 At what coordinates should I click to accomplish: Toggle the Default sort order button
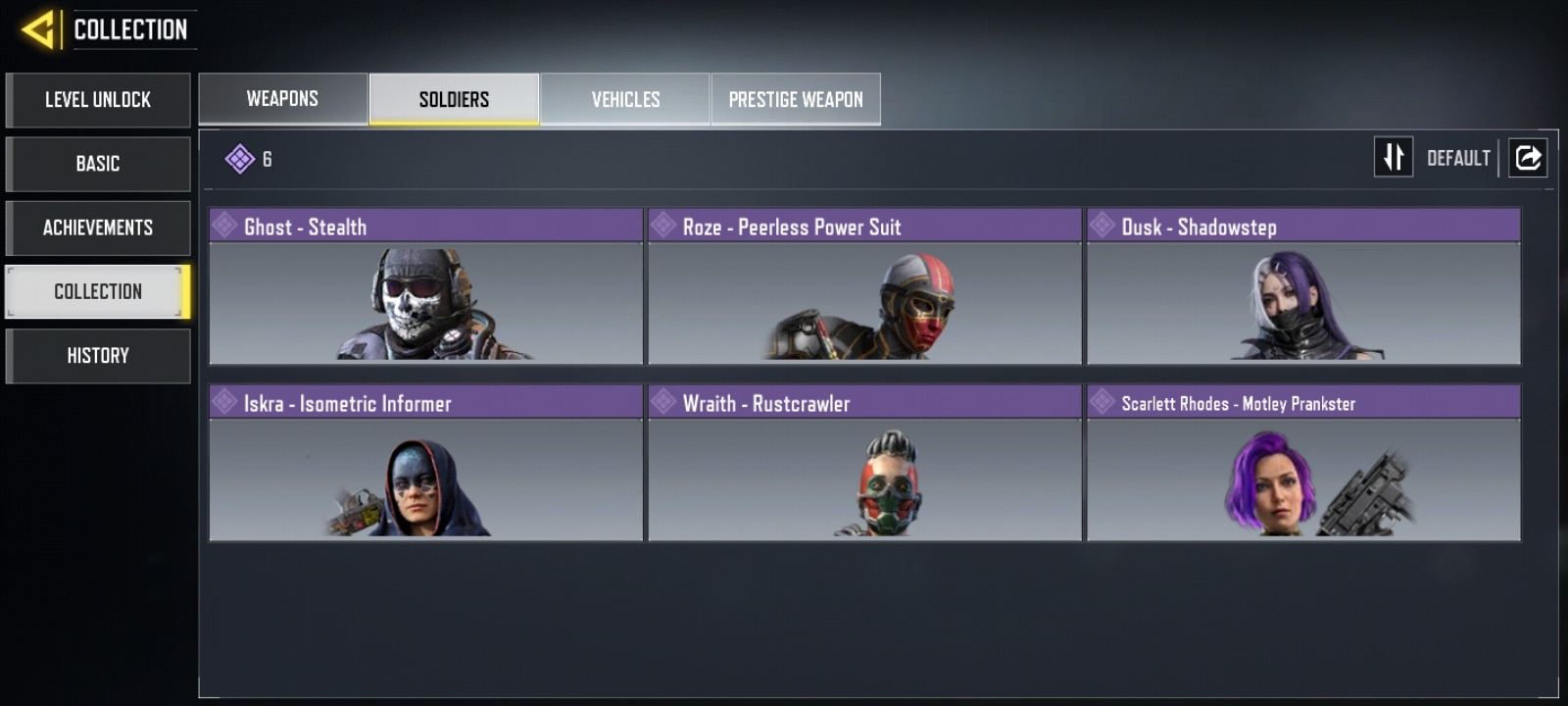coord(1394,157)
